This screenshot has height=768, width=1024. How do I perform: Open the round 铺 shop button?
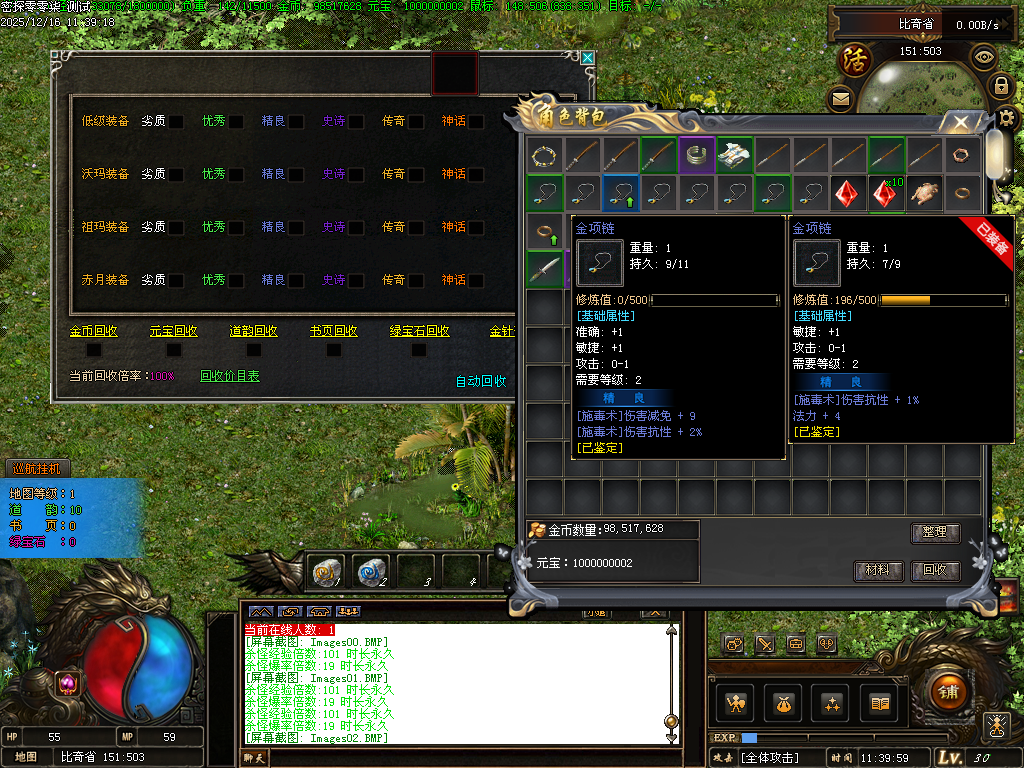[947, 690]
